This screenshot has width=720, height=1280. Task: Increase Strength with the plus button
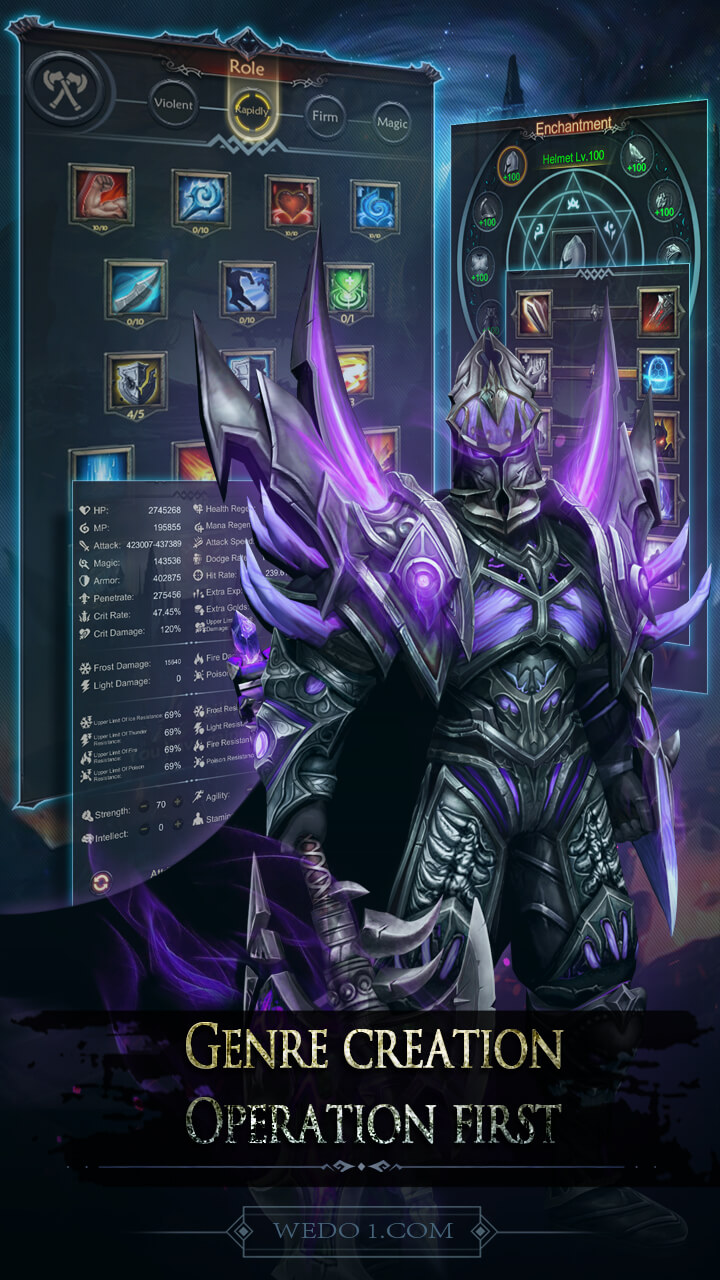click(x=178, y=801)
